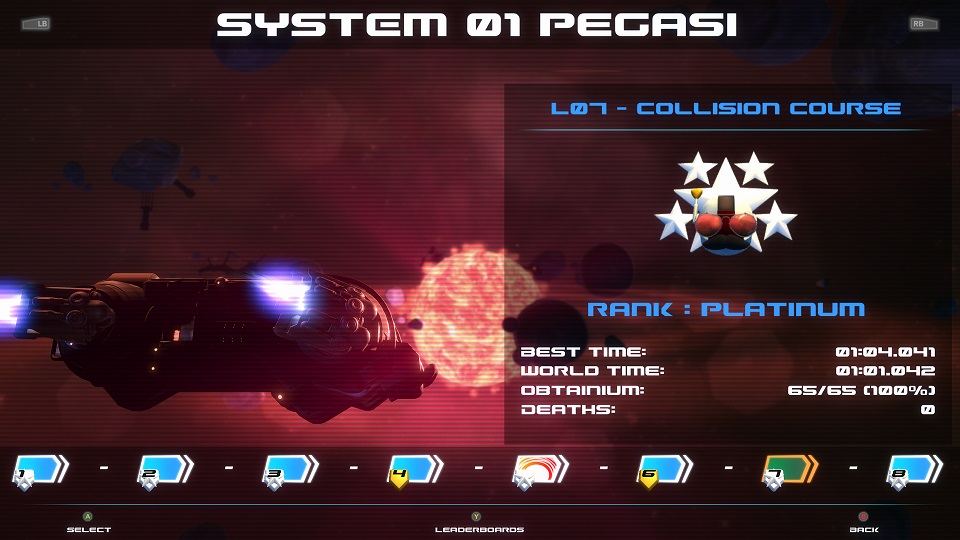Click the highlighted green level 7 tile

[x=790, y=469]
